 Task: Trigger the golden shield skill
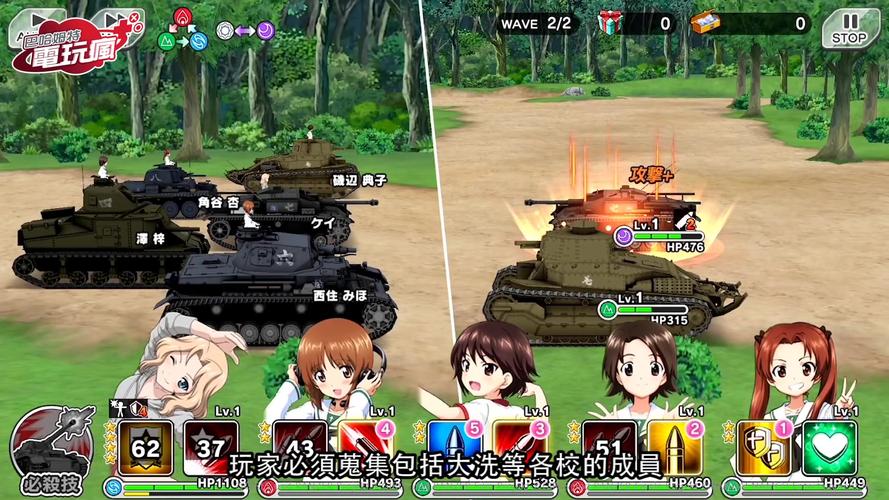(765, 447)
